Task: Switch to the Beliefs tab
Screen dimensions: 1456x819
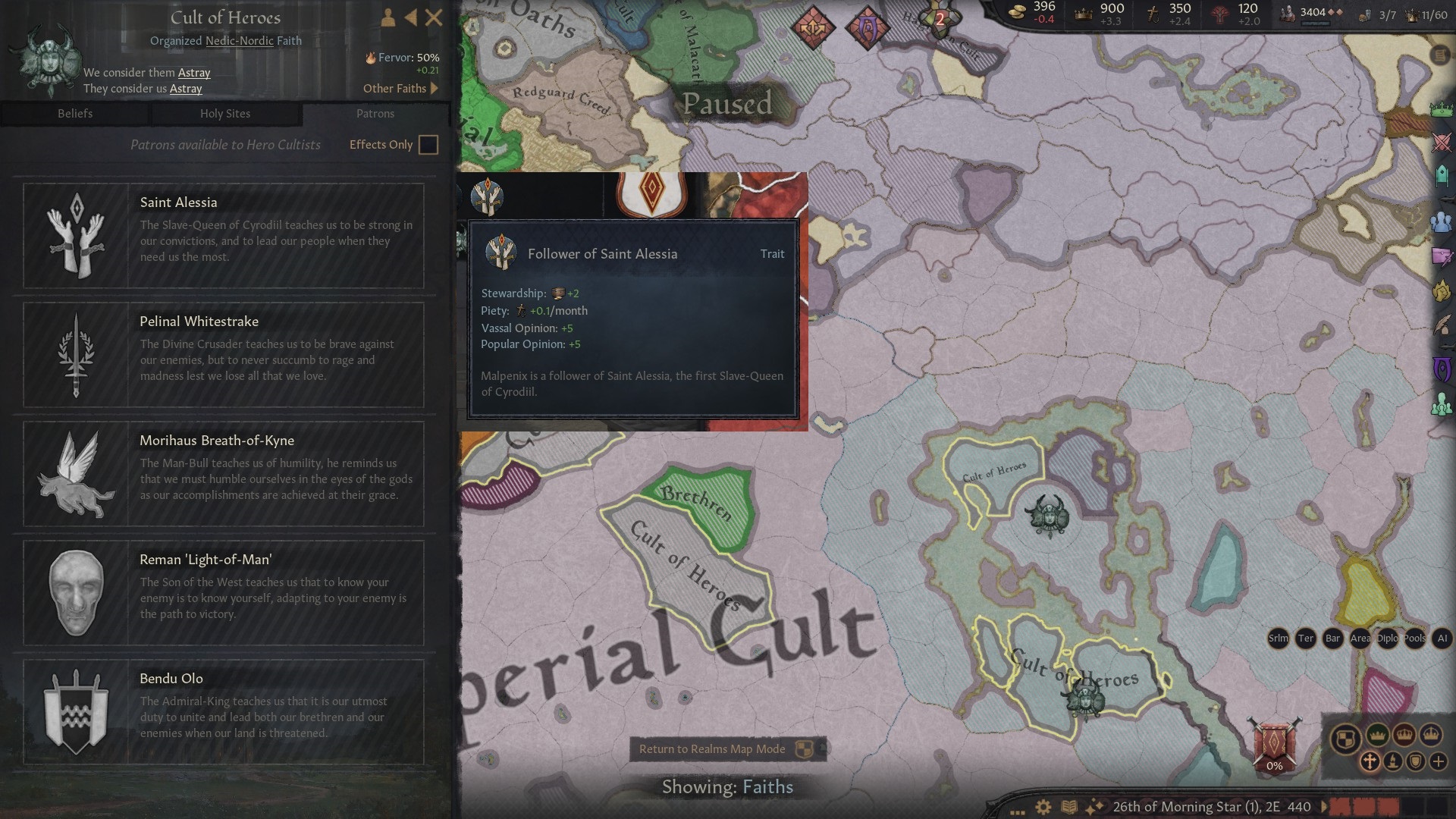Action: 74,114
